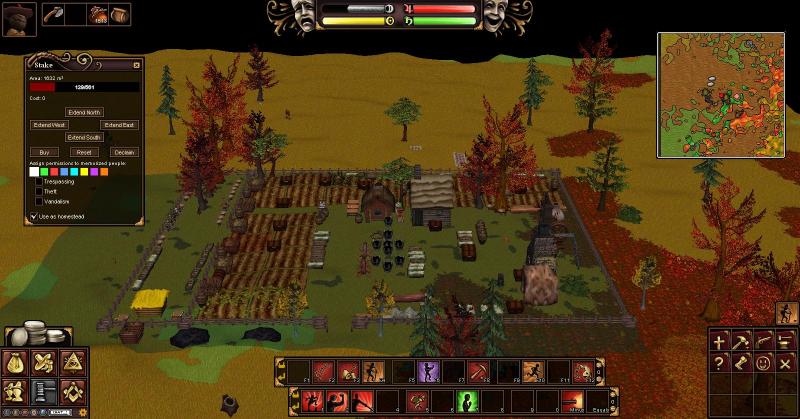This screenshot has height=419, width=800.
Task: Click the smiley face menu icon
Action: point(762,362)
